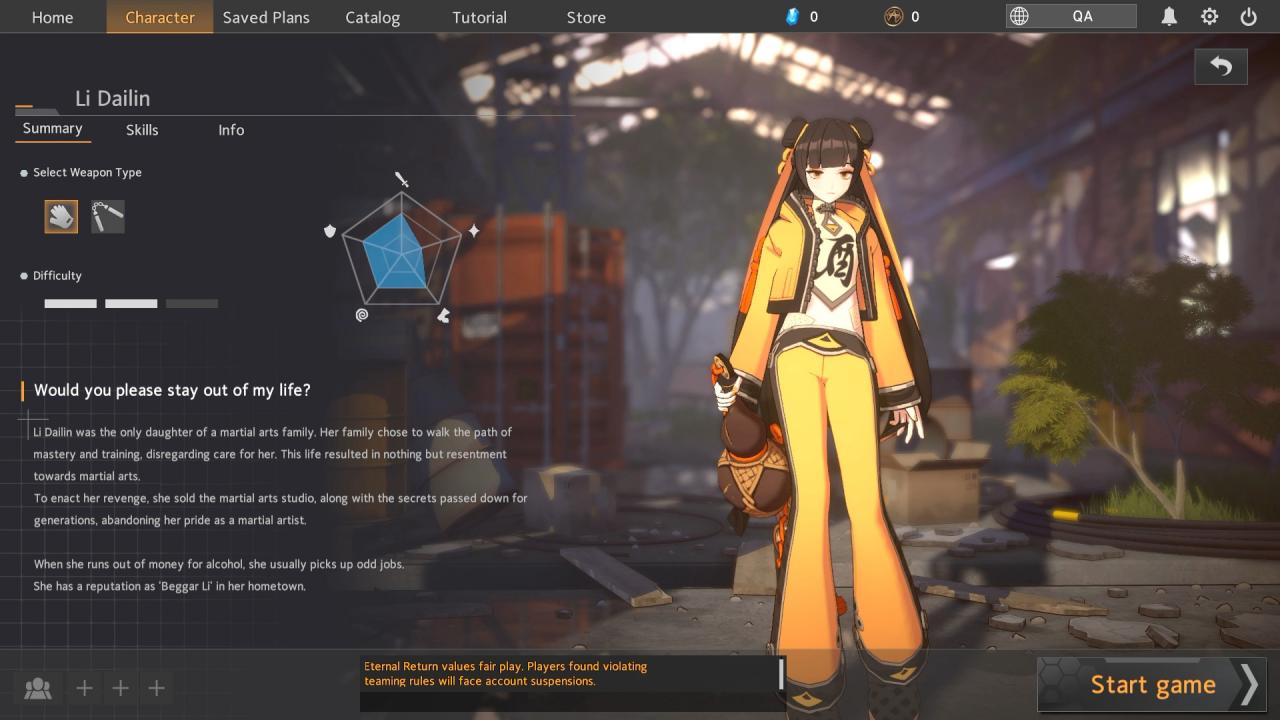Go back with the return arrow button
This screenshot has height=720, width=1280.
1221,67
